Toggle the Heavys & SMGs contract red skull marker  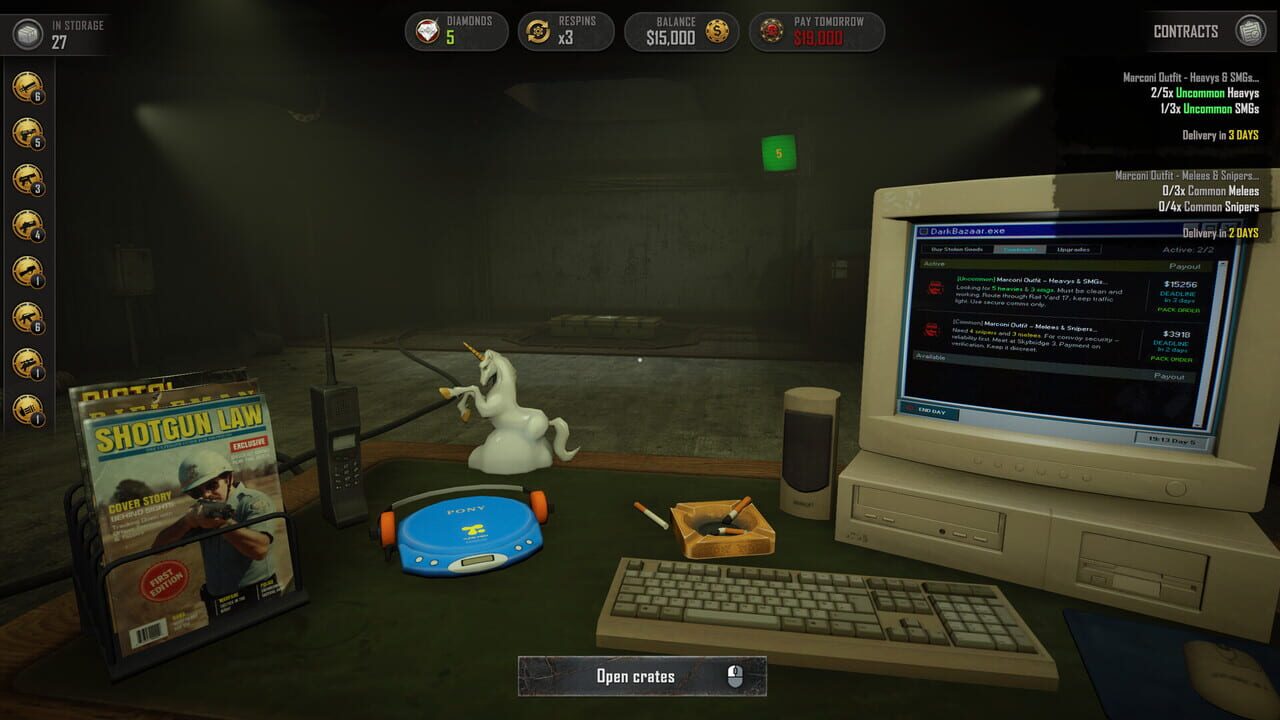(x=934, y=287)
